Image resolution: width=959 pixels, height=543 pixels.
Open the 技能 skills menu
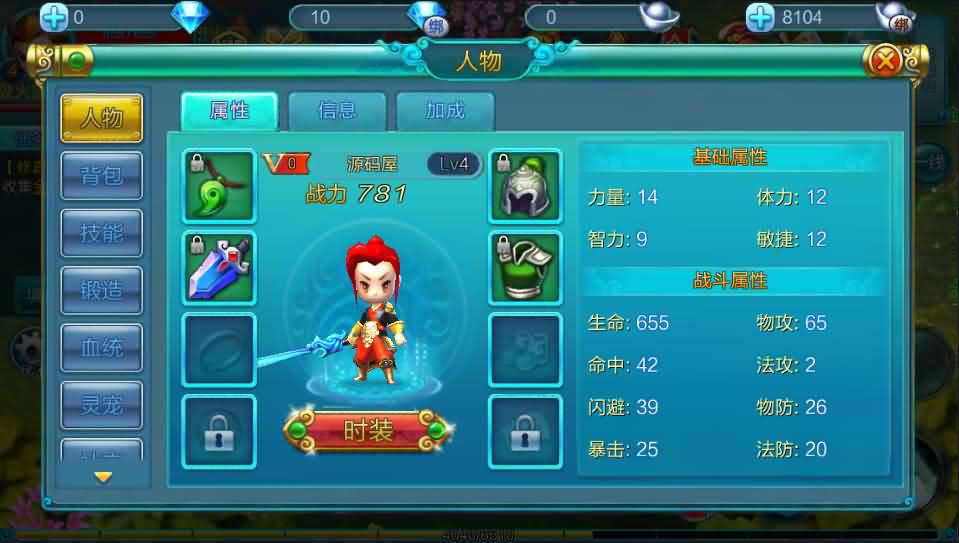[102, 233]
